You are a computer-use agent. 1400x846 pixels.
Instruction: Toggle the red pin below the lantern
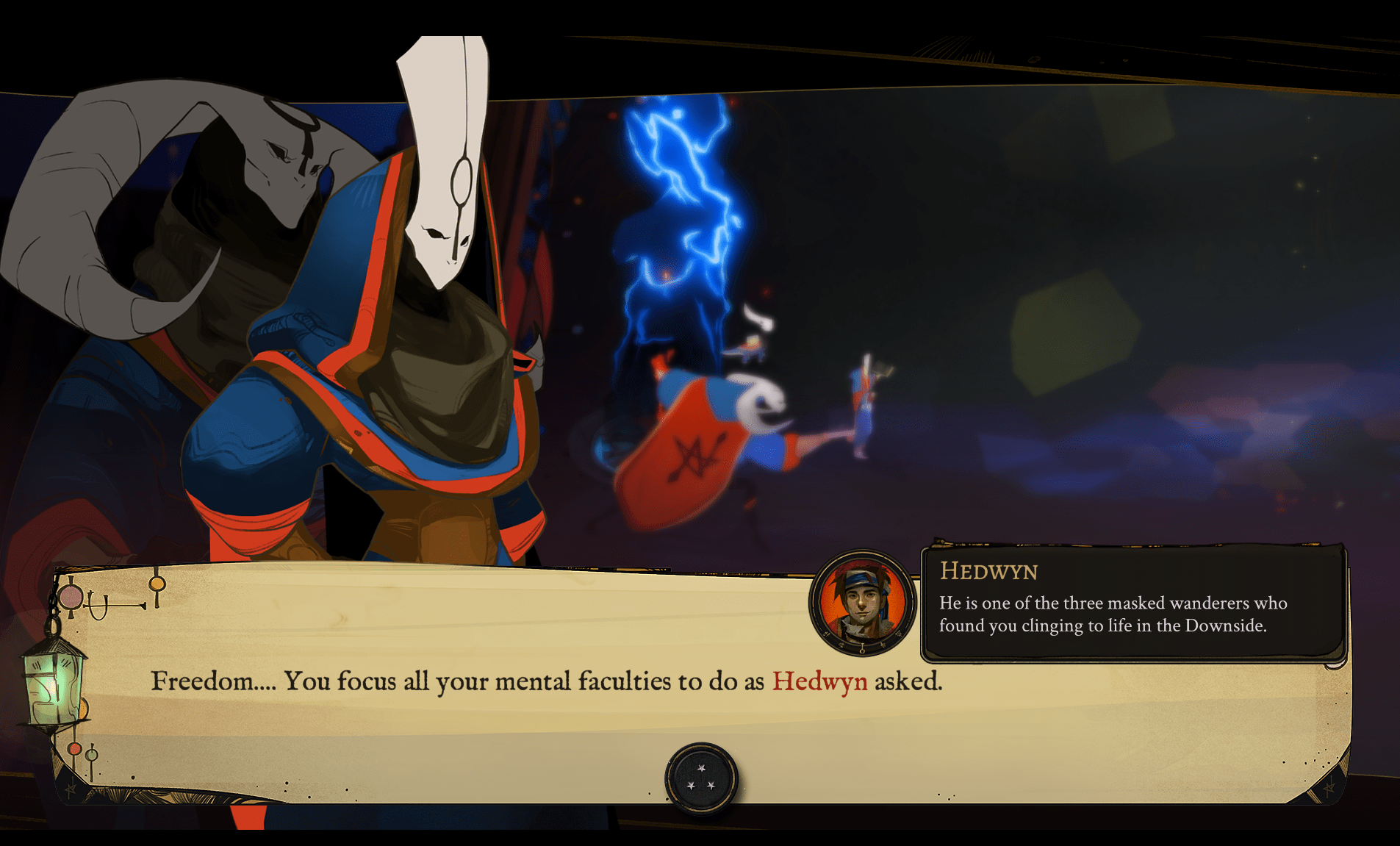click(74, 748)
